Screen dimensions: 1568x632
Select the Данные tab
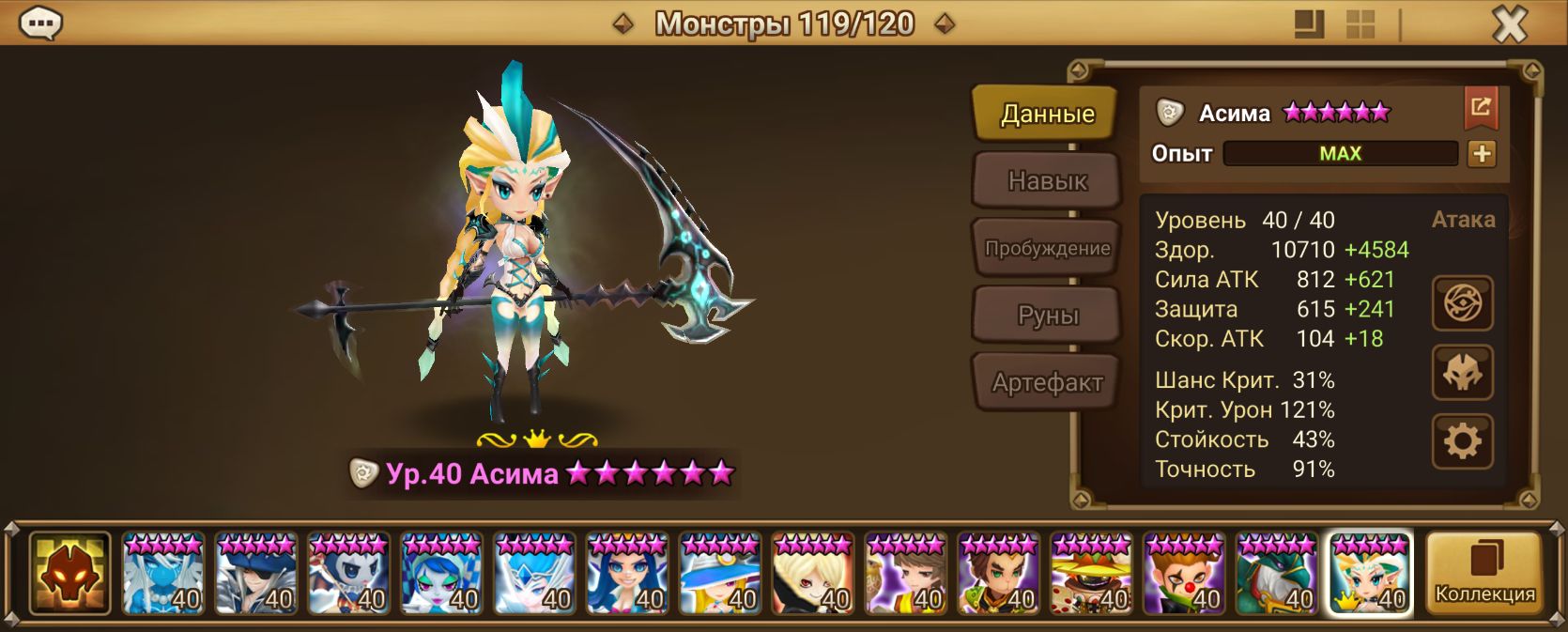tap(1046, 114)
